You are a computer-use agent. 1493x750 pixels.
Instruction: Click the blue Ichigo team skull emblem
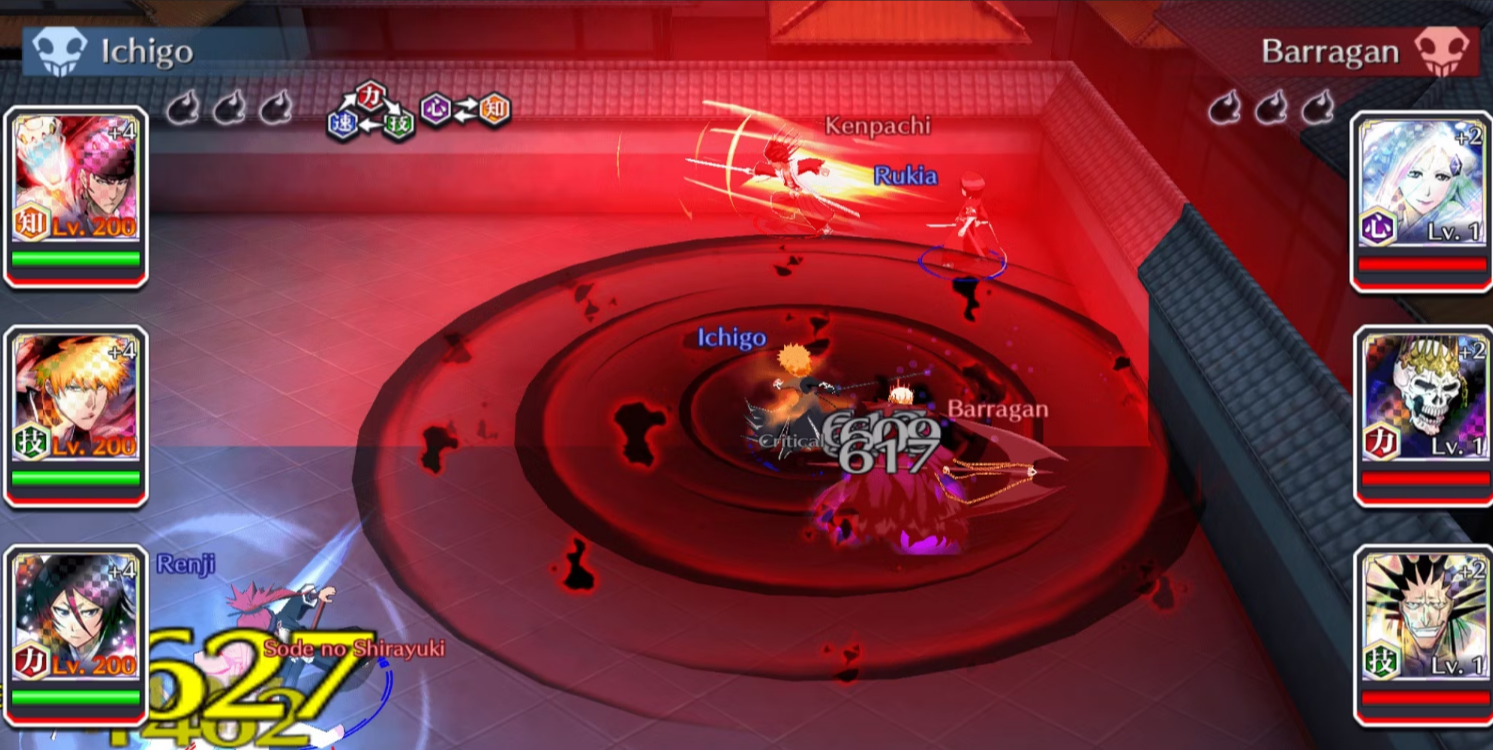(60, 51)
